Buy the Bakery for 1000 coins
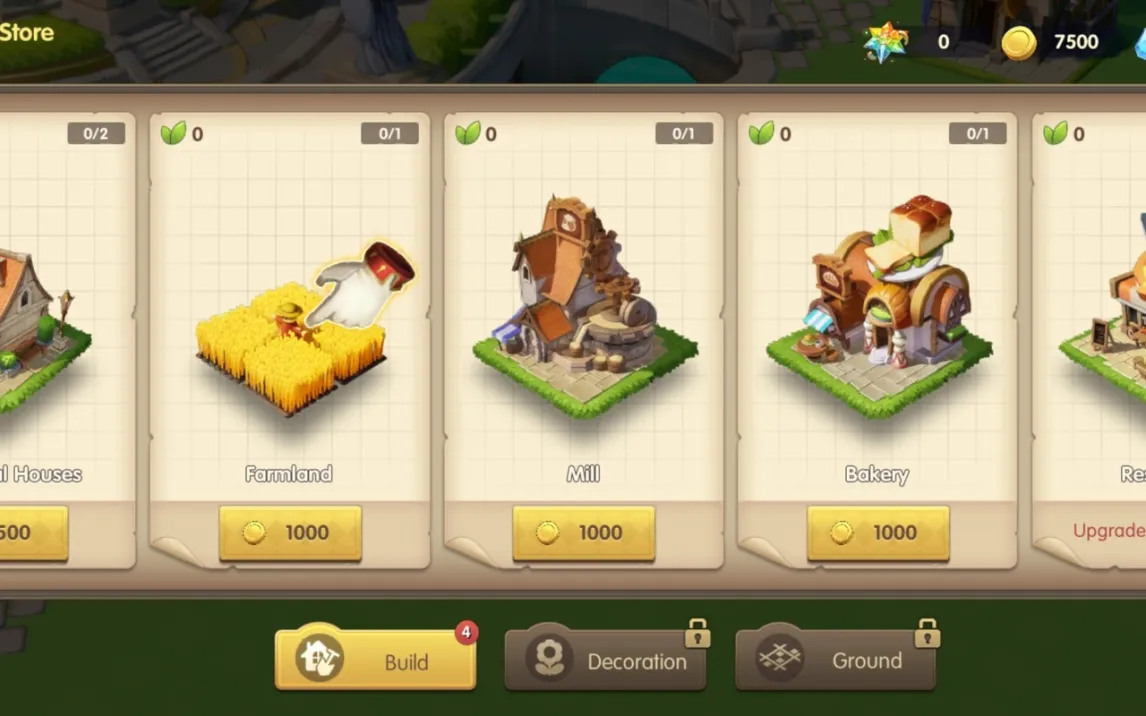 [x=878, y=533]
